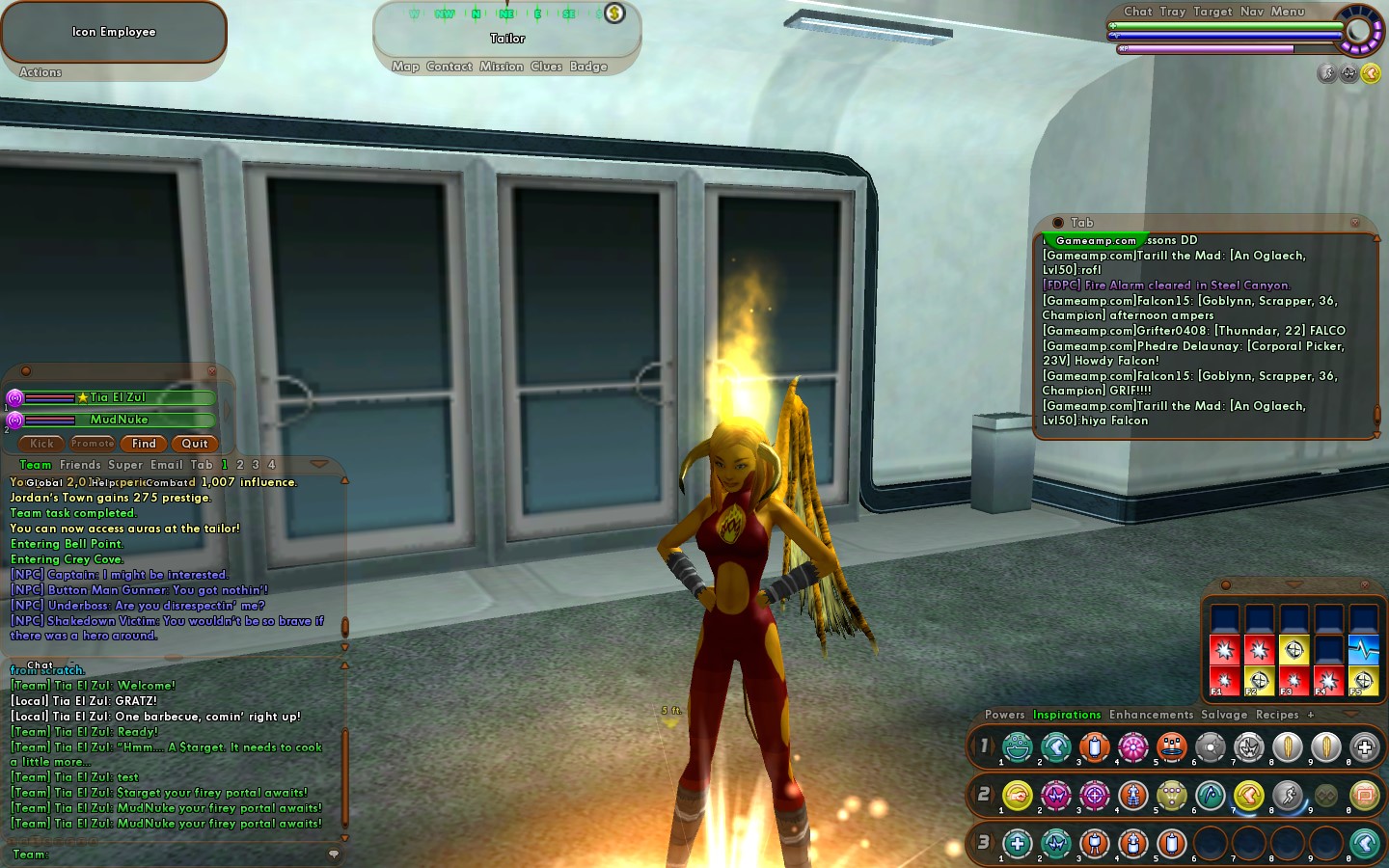The image size is (1389, 868).
Task: Open the Actions menu for Icon Employee
Action: pyautogui.click(x=41, y=72)
